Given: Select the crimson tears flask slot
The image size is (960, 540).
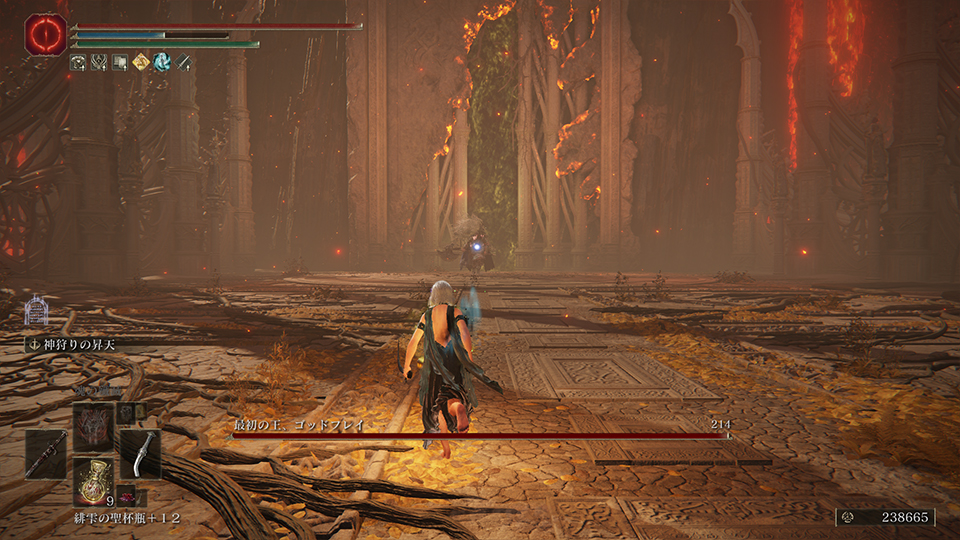Looking at the screenshot, I should pos(91,480).
